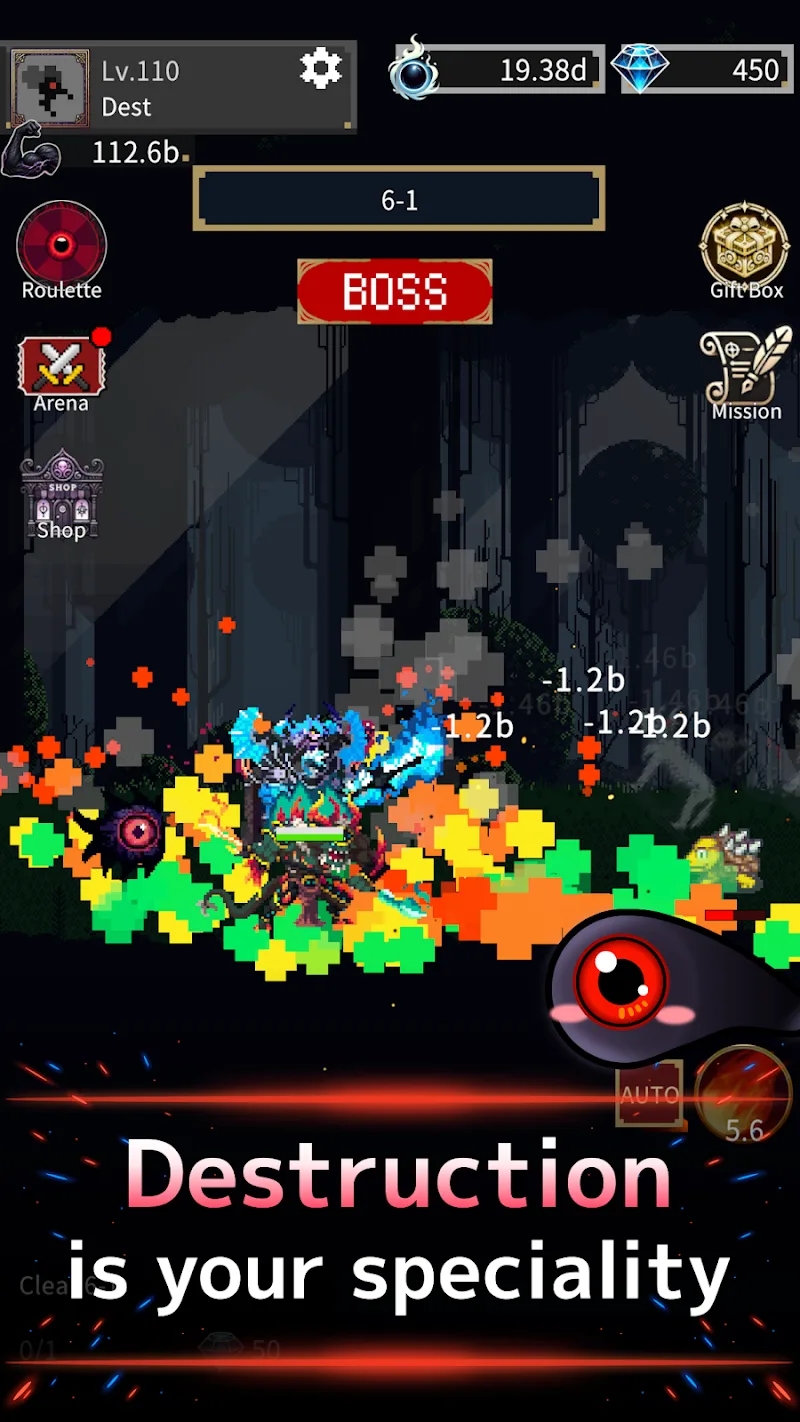Enter the Arena

pos(61,368)
